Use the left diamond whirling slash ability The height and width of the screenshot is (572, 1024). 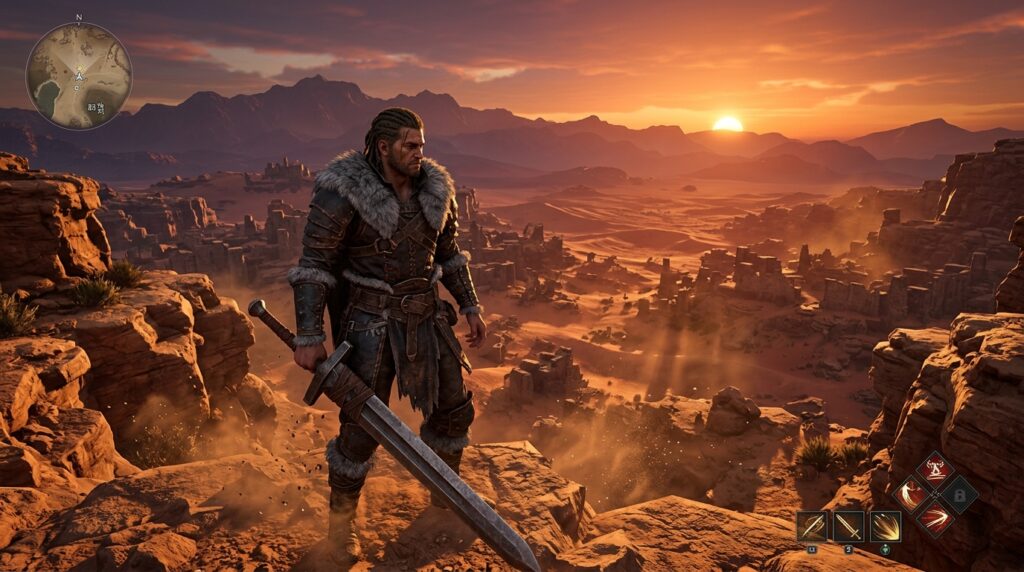pyautogui.click(x=912, y=493)
